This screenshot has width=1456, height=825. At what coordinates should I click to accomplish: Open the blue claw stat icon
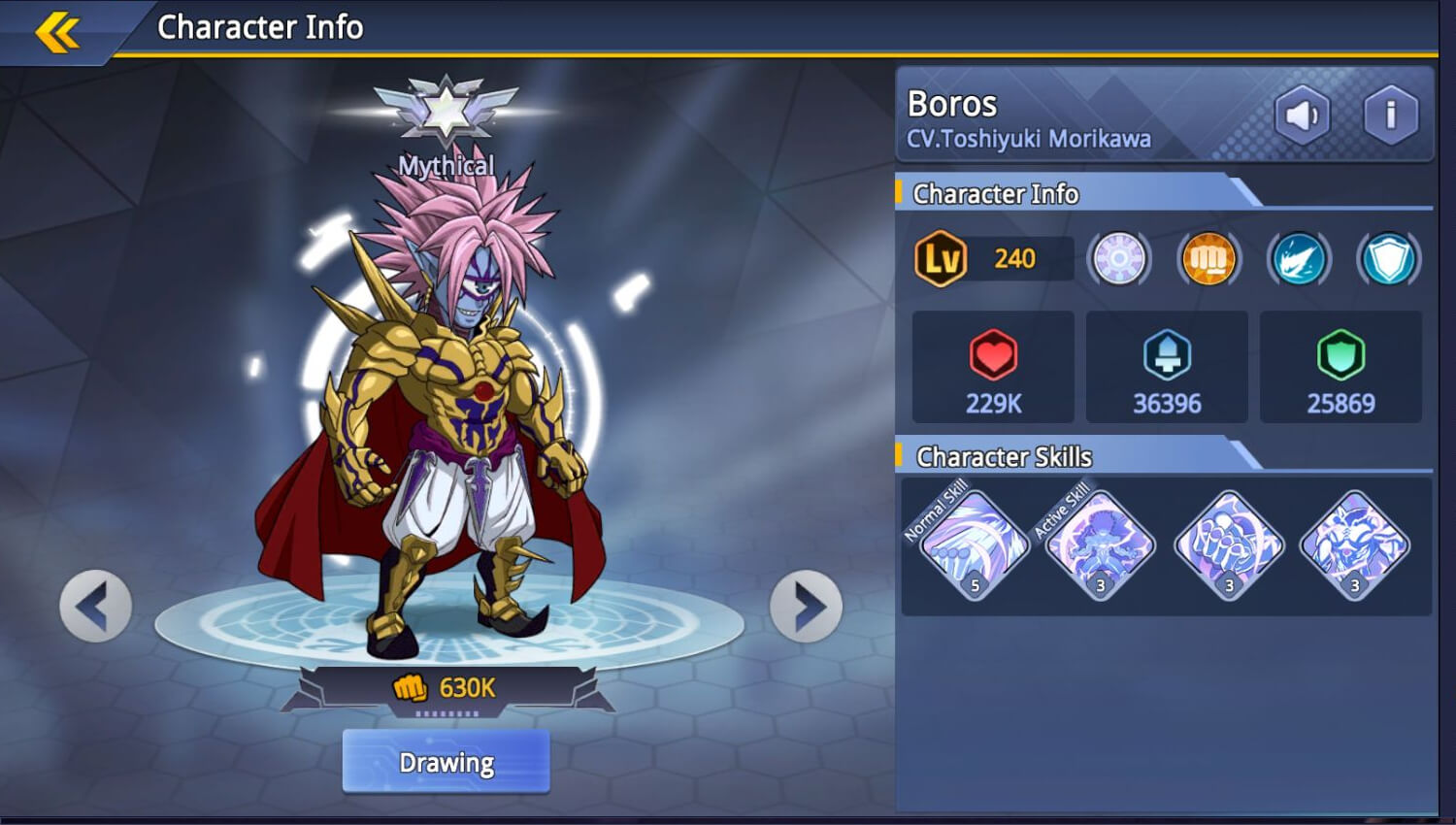1298,258
